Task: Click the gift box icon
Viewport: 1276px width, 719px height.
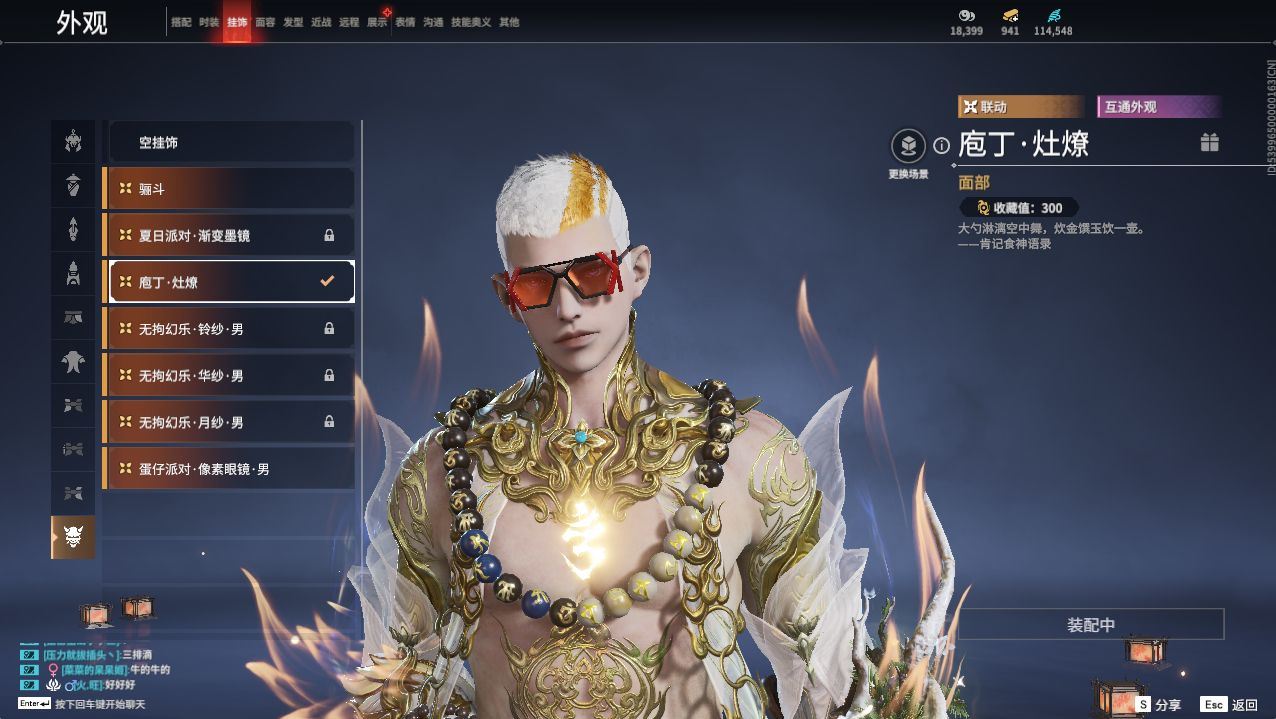Action: (x=1210, y=143)
